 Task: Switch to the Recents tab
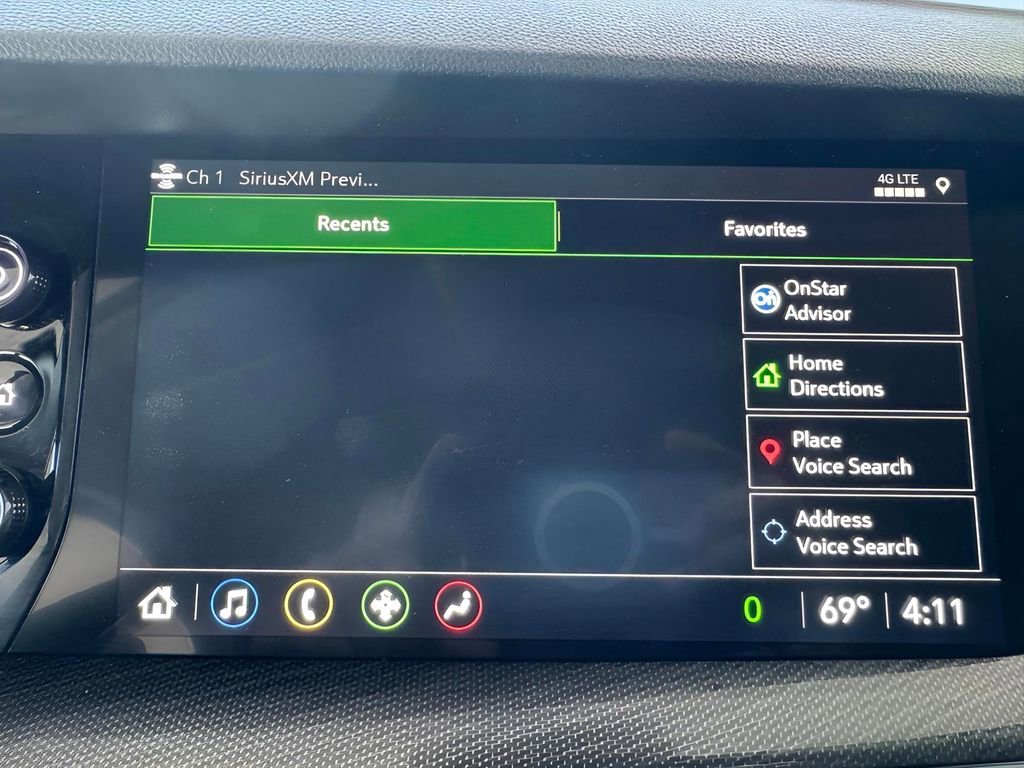pyautogui.click(x=352, y=224)
